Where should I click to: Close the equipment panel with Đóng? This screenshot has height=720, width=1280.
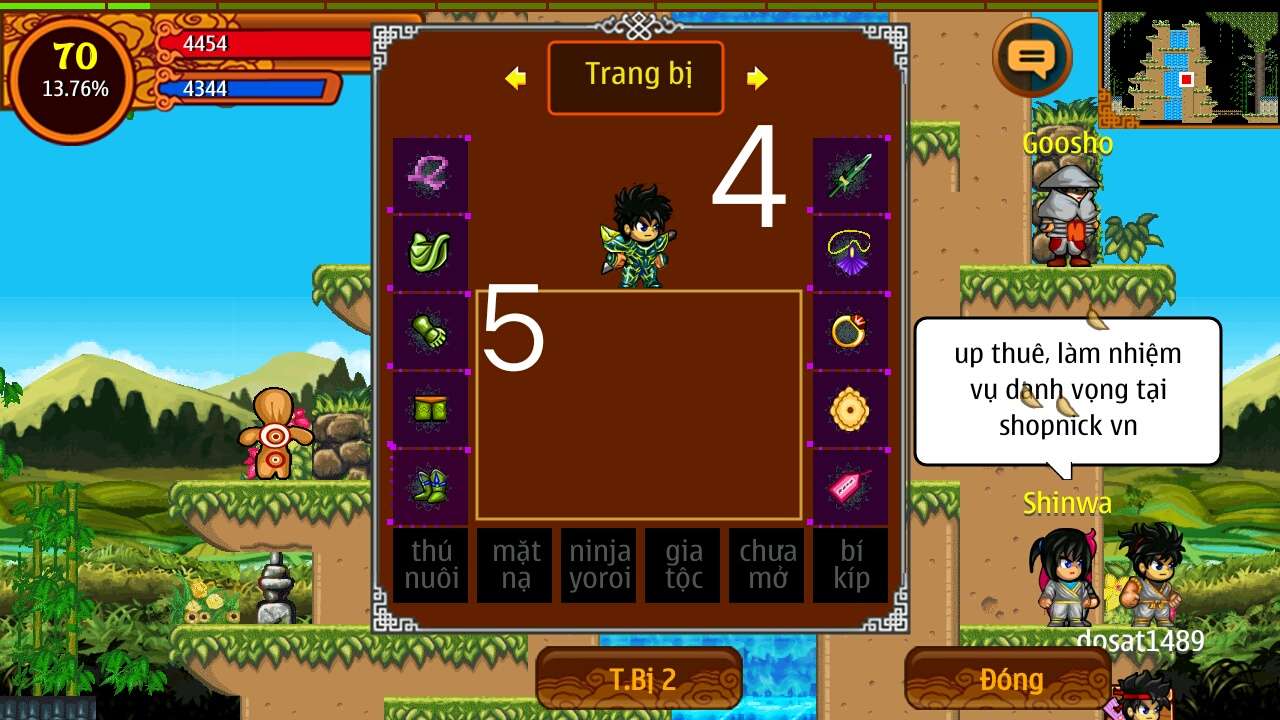click(1010, 679)
